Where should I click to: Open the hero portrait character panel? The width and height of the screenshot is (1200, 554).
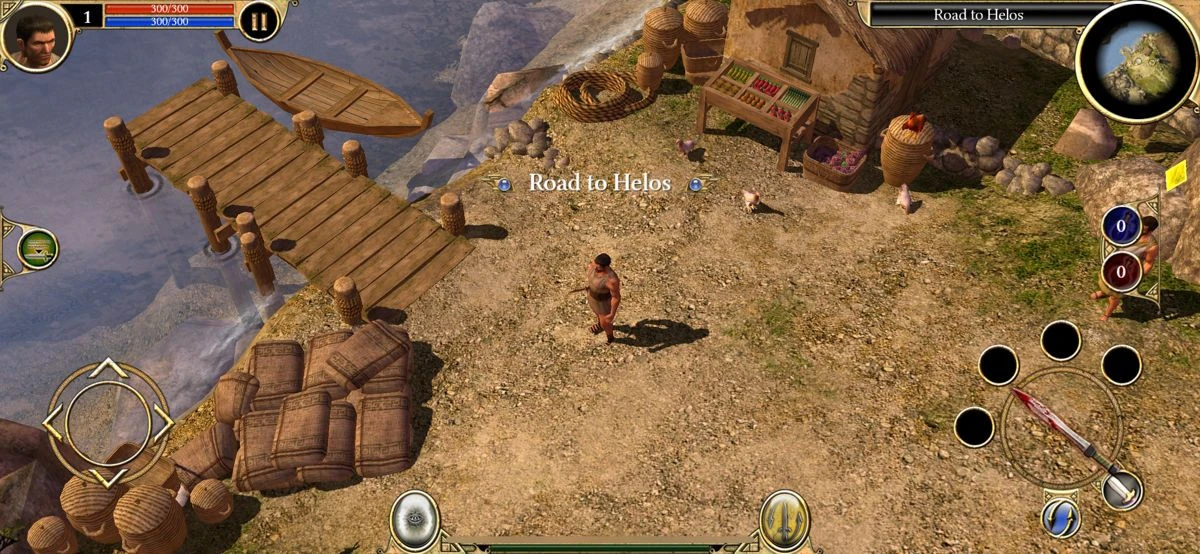click(x=38, y=35)
